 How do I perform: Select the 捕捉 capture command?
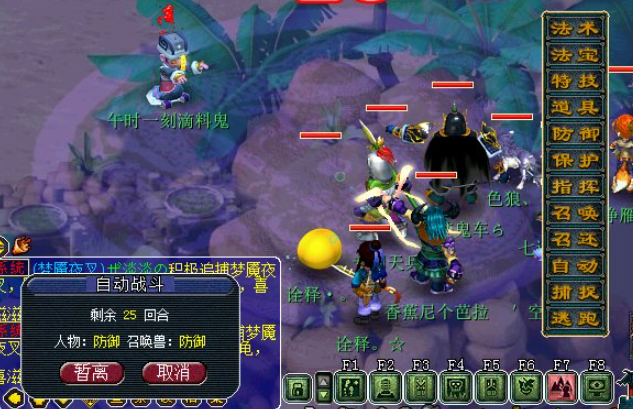point(575,293)
